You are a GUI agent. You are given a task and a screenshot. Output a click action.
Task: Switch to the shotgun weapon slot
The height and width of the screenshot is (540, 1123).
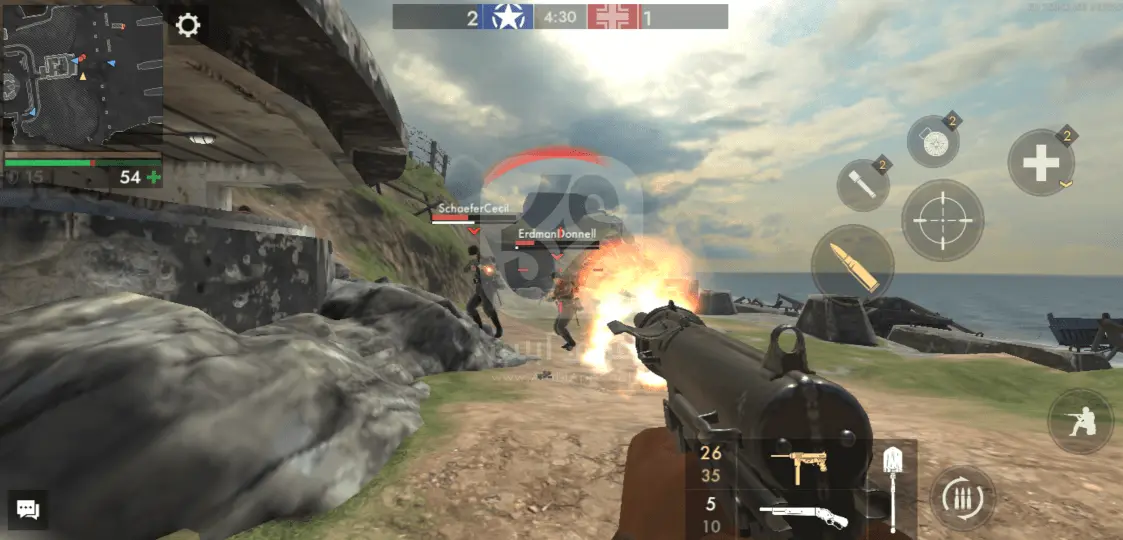tap(803, 517)
